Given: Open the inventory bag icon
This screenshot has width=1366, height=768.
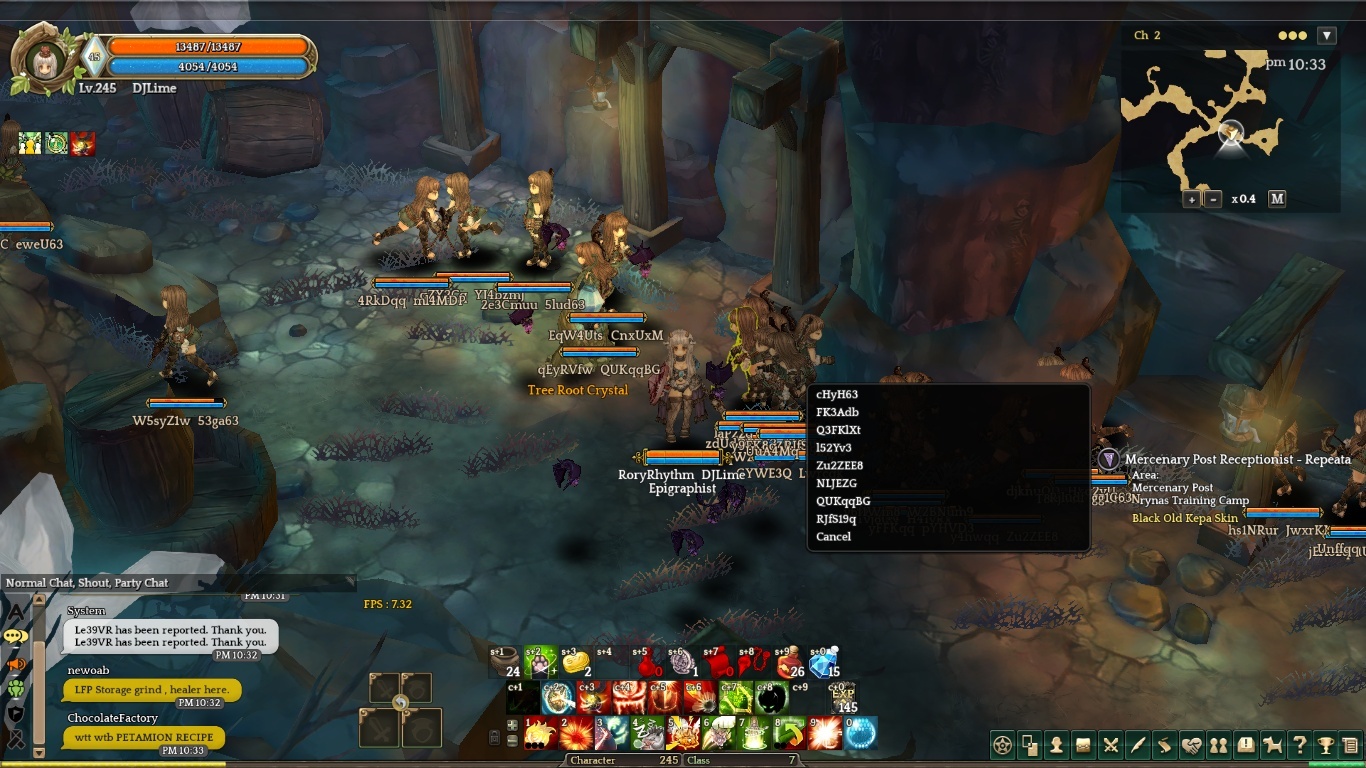Looking at the screenshot, I should coord(1083,745).
